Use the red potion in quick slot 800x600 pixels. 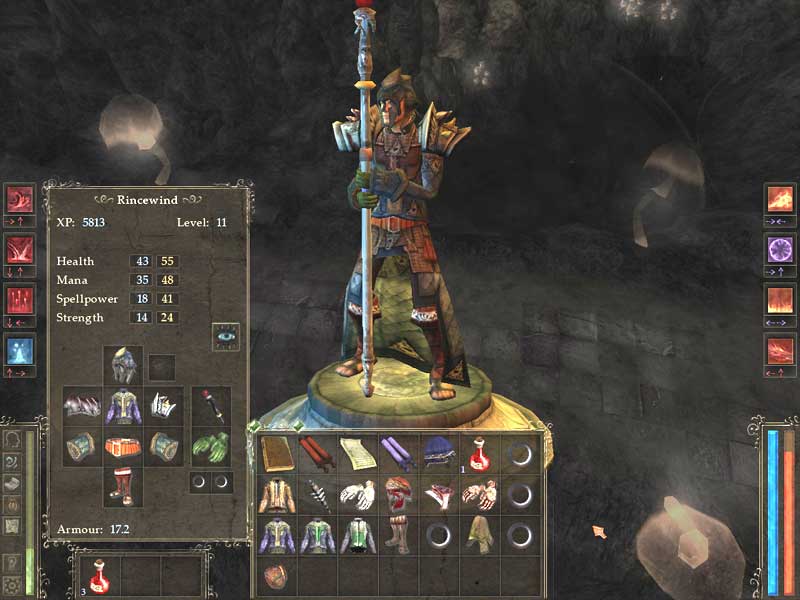[100, 576]
